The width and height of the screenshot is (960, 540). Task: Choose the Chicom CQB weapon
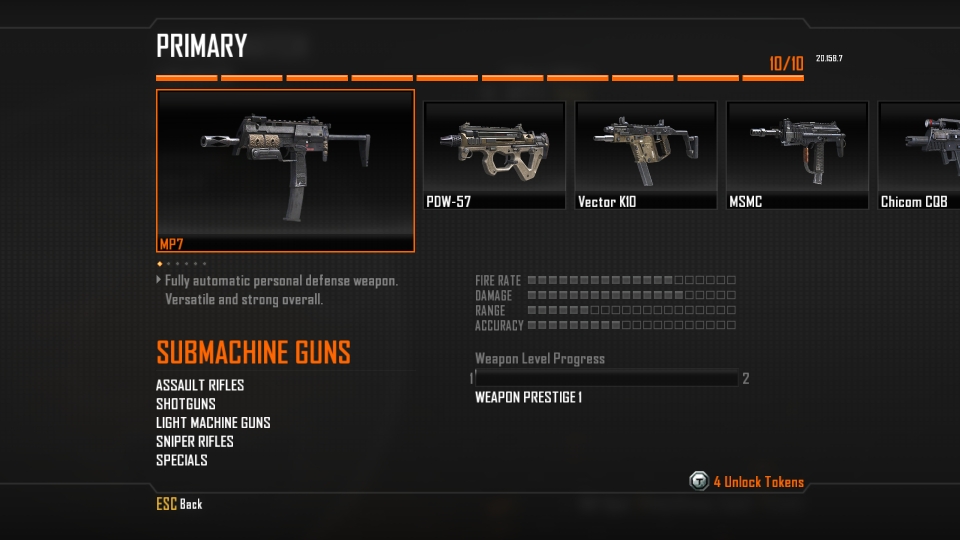click(x=920, y=155)
